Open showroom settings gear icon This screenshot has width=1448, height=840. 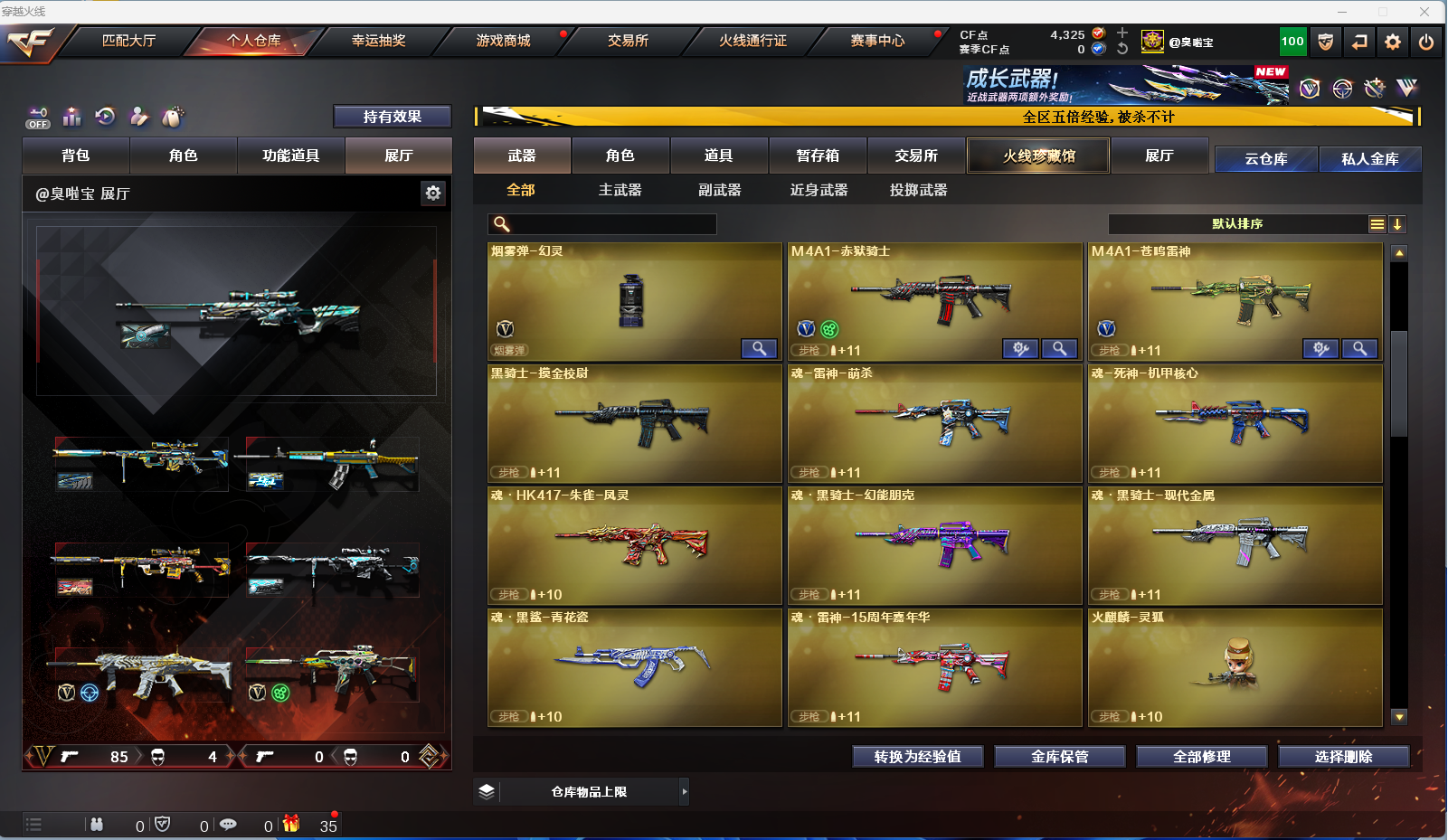tap(433, 193)
